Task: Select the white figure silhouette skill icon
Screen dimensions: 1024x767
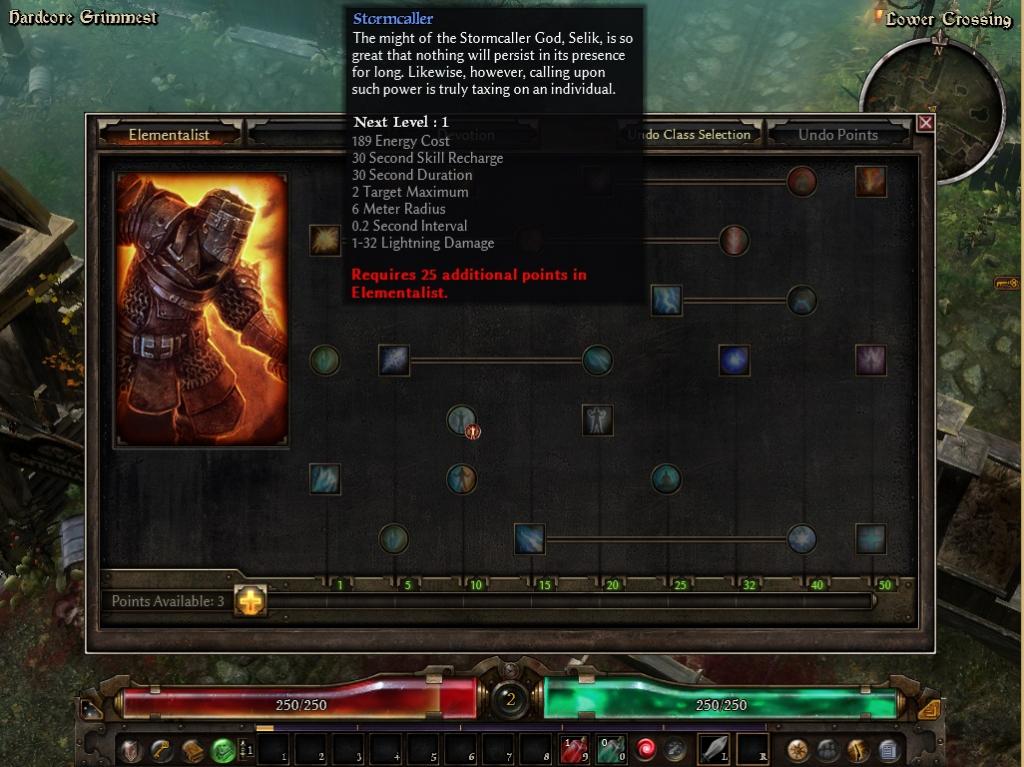Action: pyautogui.click(x=597, y=420)
